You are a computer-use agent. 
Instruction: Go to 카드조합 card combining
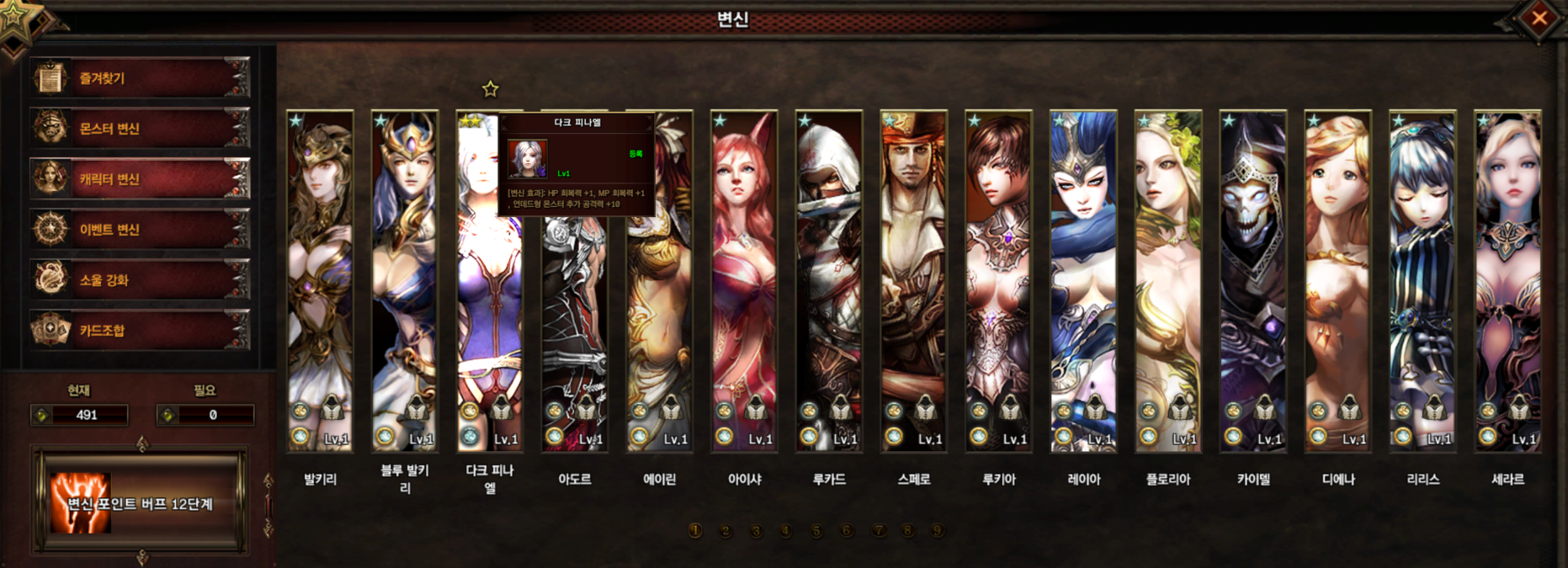140,331
